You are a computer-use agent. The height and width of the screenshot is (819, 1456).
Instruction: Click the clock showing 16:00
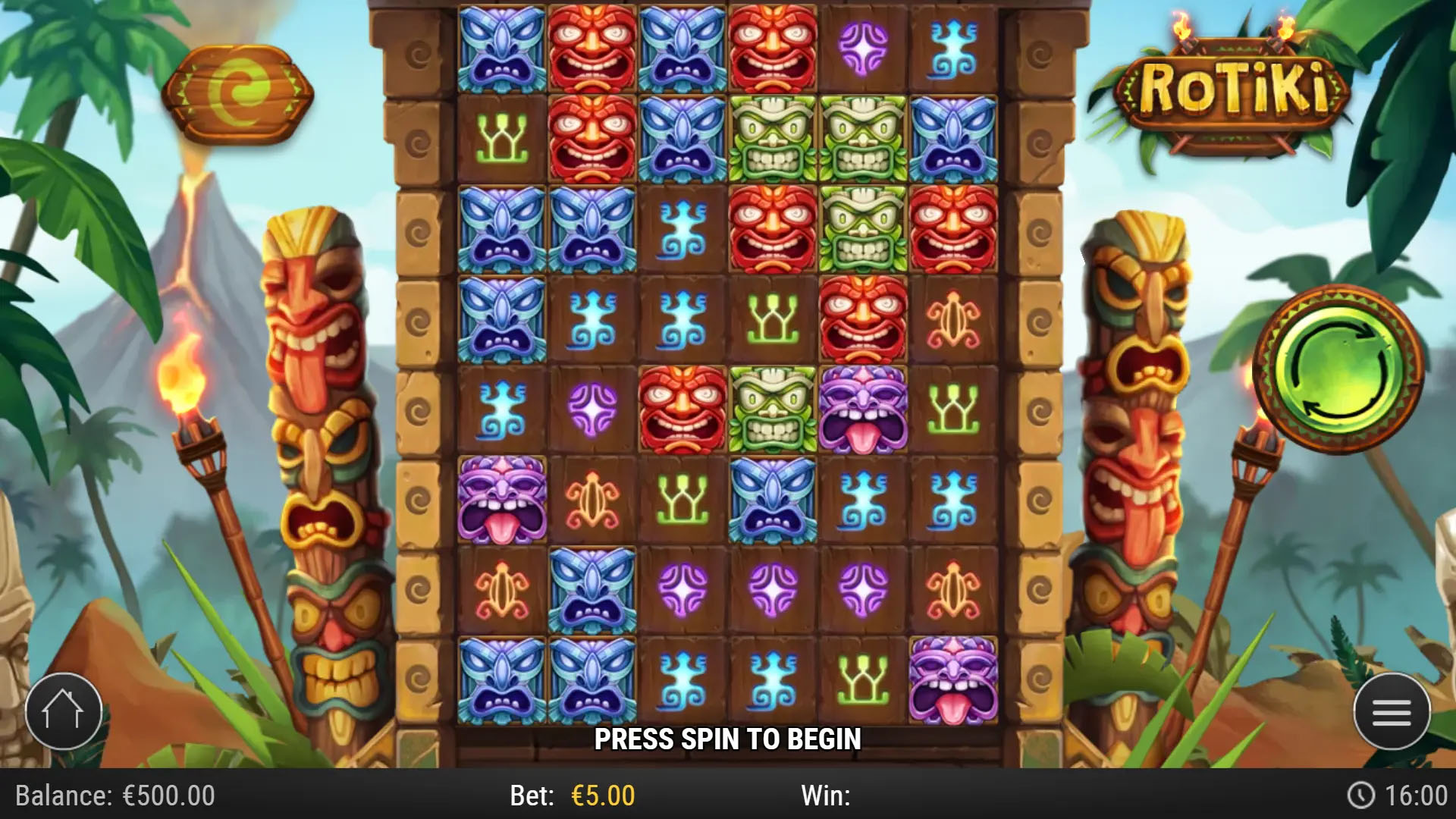pos(1403,796)
